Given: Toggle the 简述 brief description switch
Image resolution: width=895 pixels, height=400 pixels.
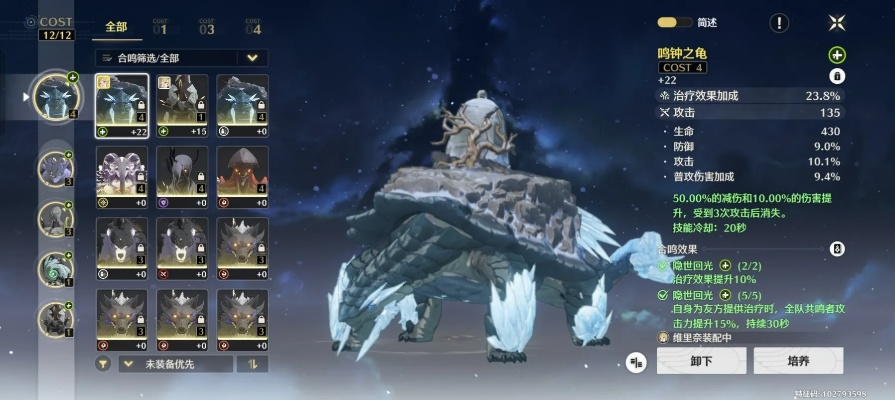Looking at the screenshot, I should 667,22.
